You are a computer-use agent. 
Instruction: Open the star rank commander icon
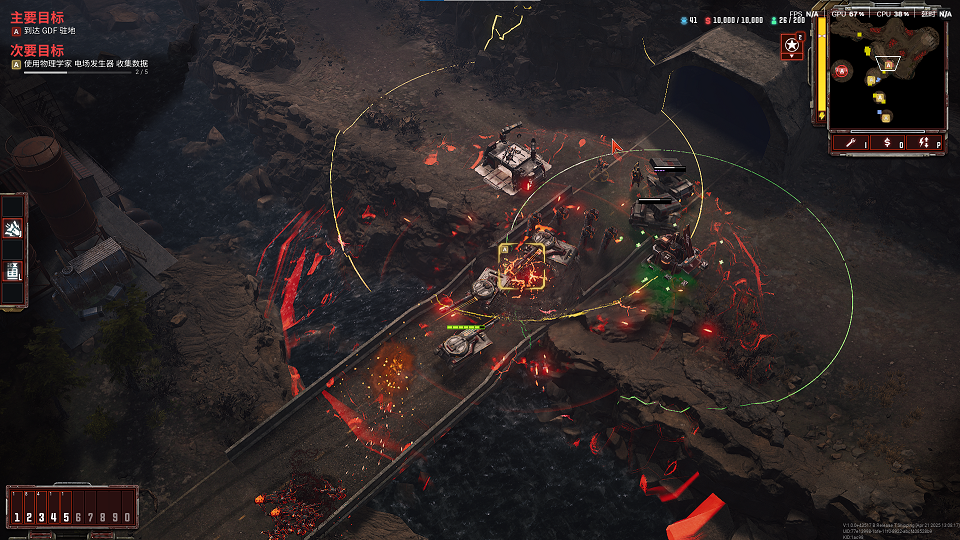pyautogui.click(x=792, y=46)
